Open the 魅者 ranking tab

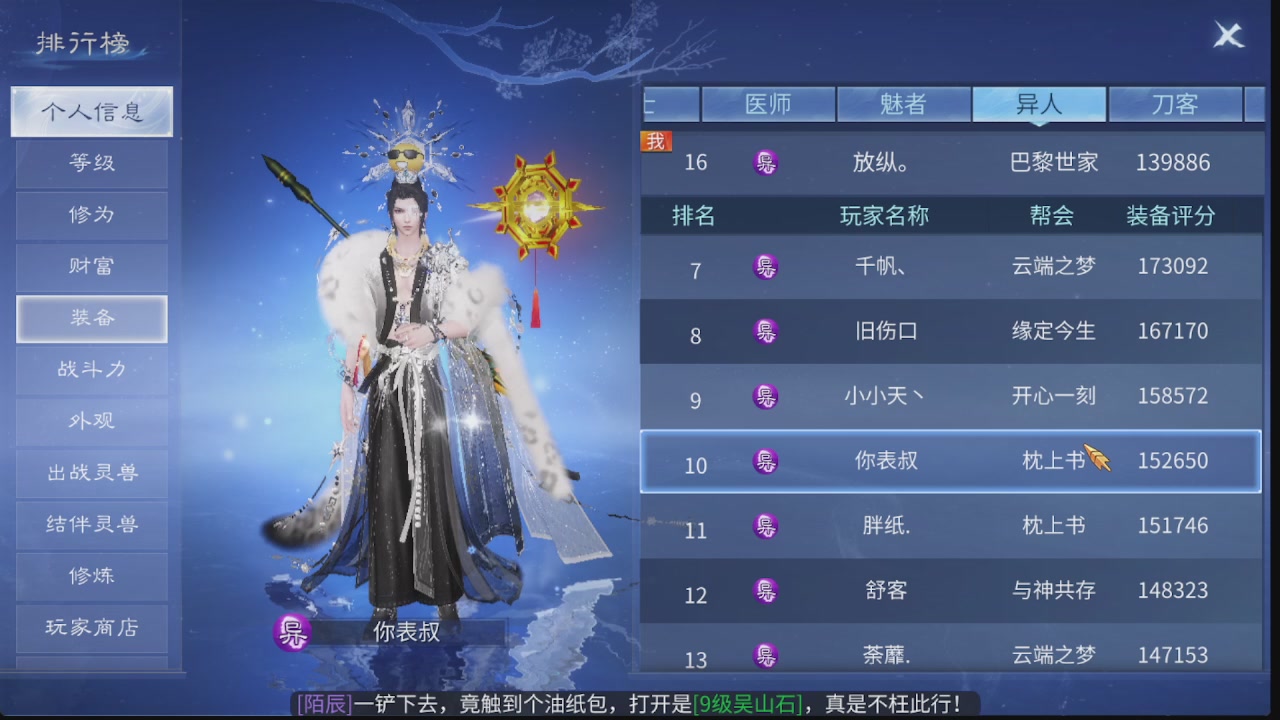[x=904, y=103]
